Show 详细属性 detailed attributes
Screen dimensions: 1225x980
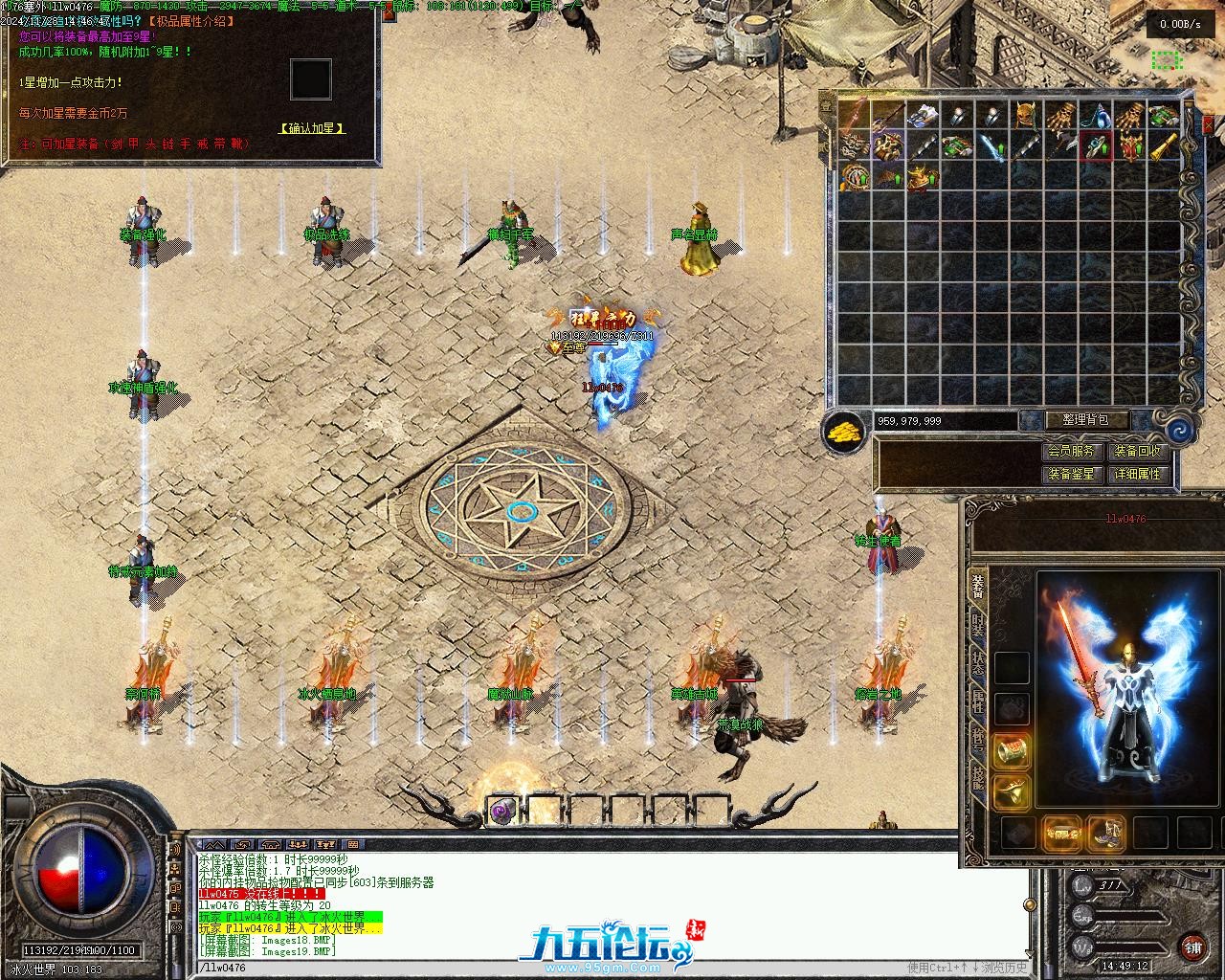coord(1137,474)
